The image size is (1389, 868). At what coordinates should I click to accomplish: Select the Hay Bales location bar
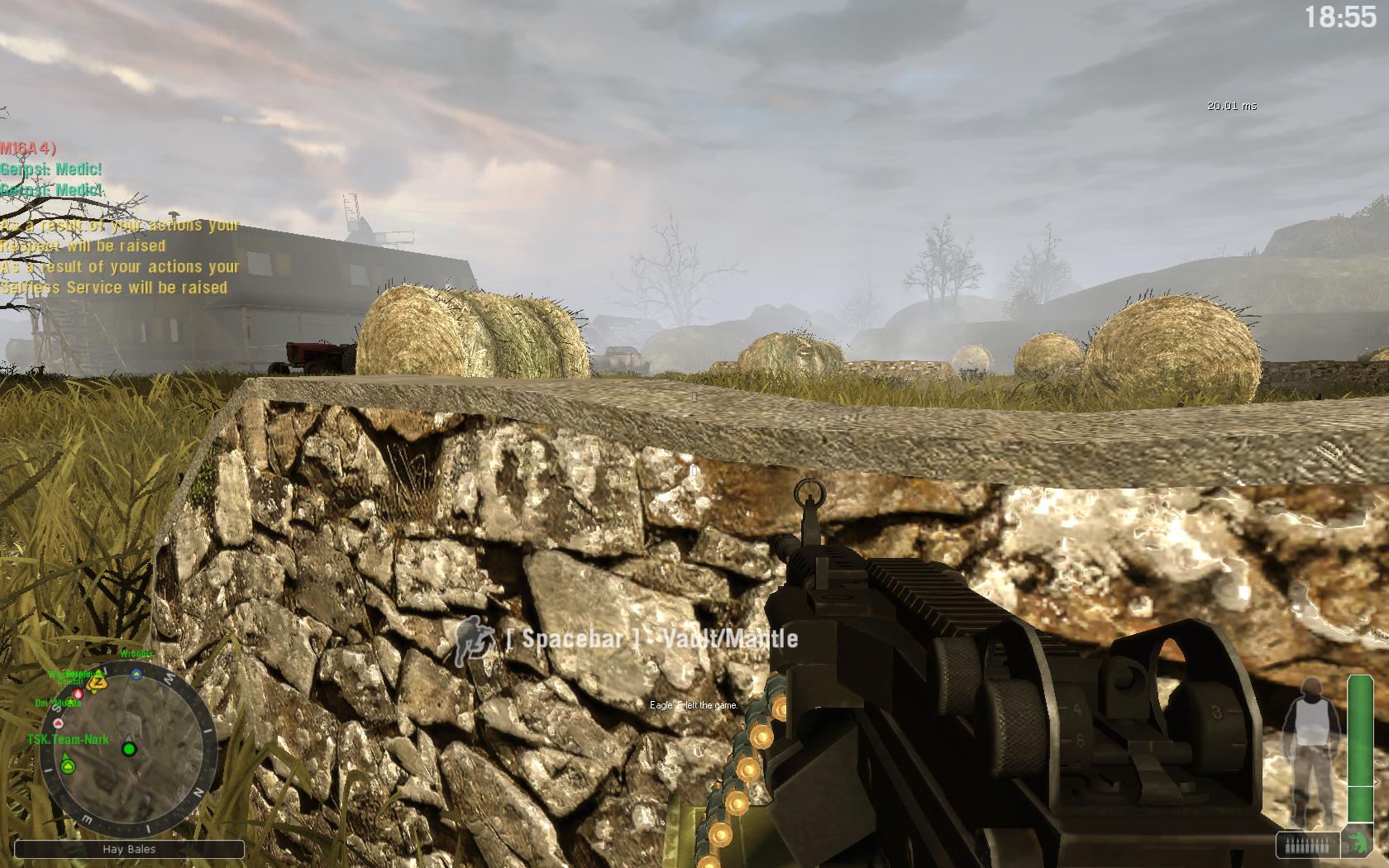click(x=130, y=849)
